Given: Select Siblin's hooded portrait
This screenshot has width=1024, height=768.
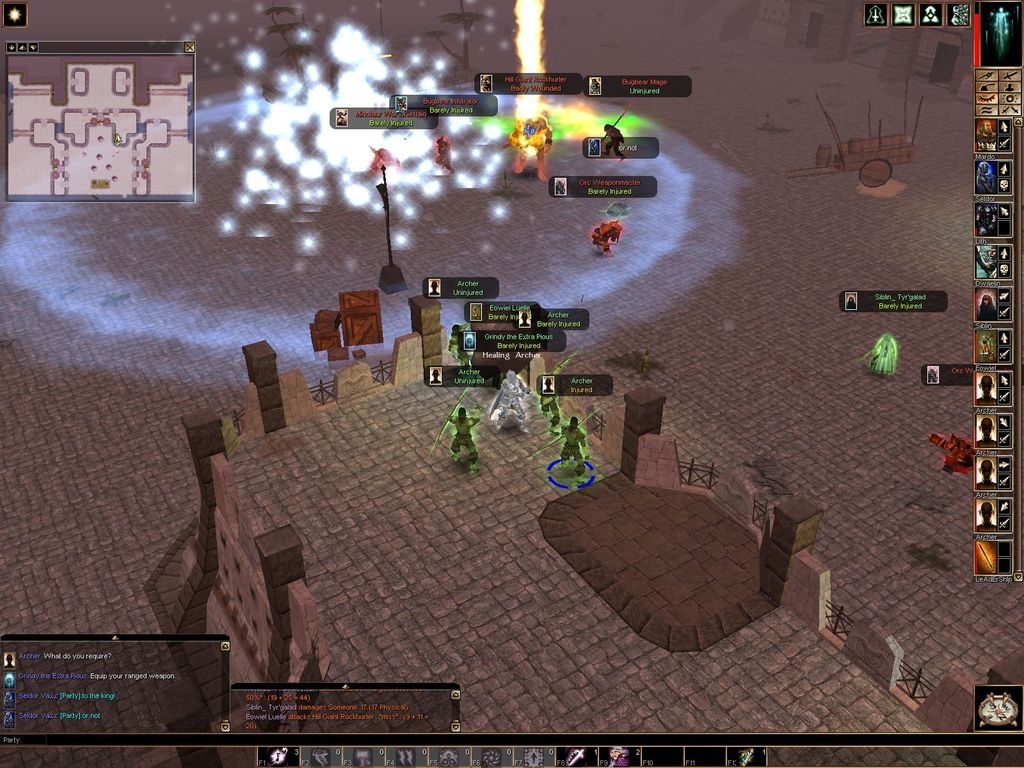Looking at the screenshot, I should 986,304.
